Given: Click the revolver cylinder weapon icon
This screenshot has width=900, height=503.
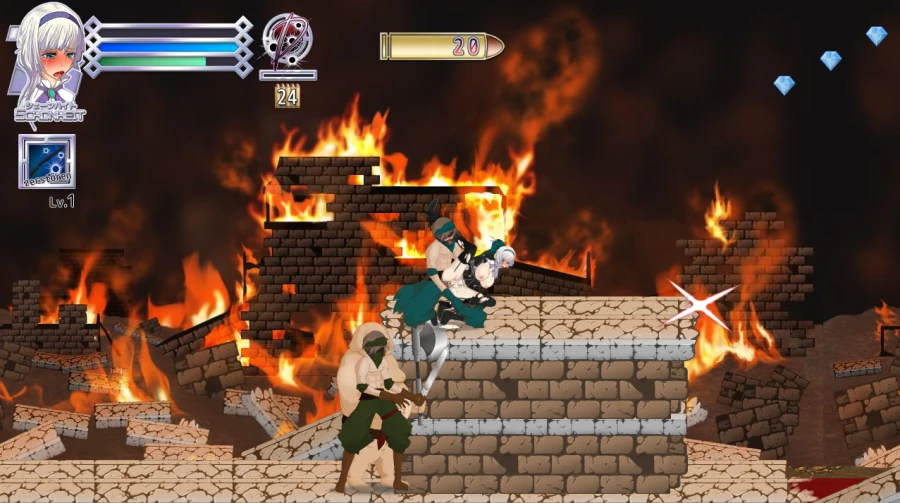Looking at the screenshot, I should [x=287, y=39].
